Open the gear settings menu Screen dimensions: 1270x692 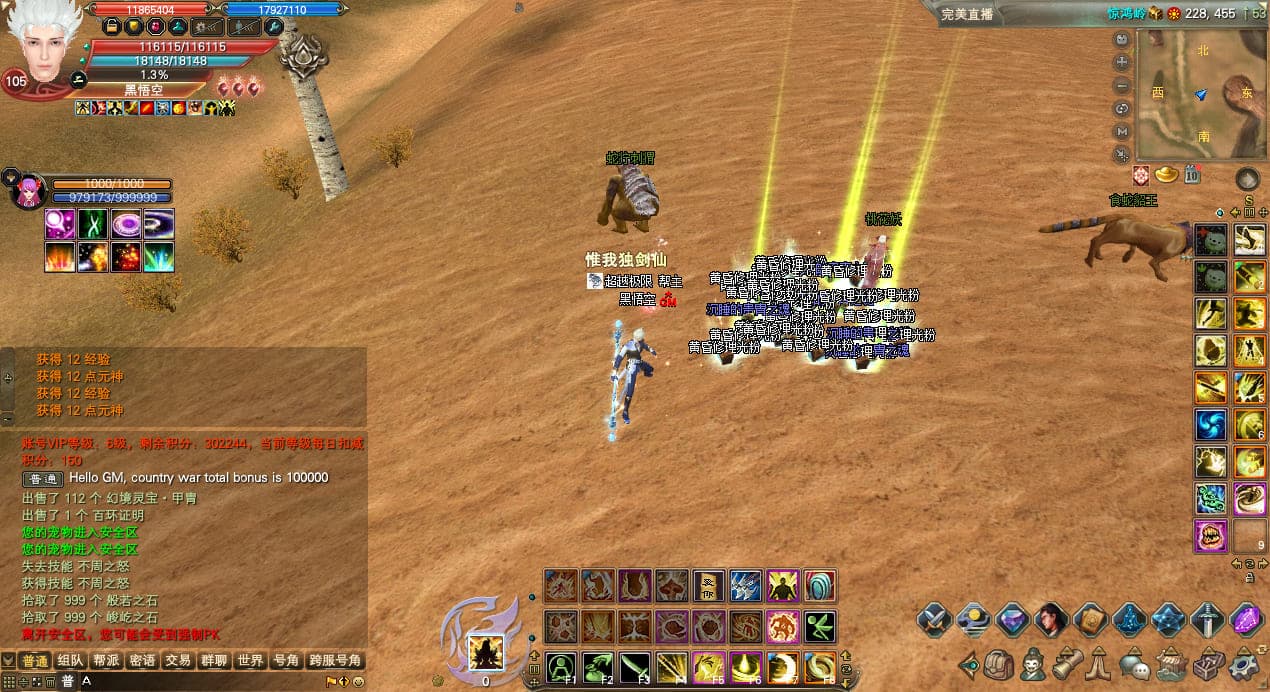click(1243, 663)
